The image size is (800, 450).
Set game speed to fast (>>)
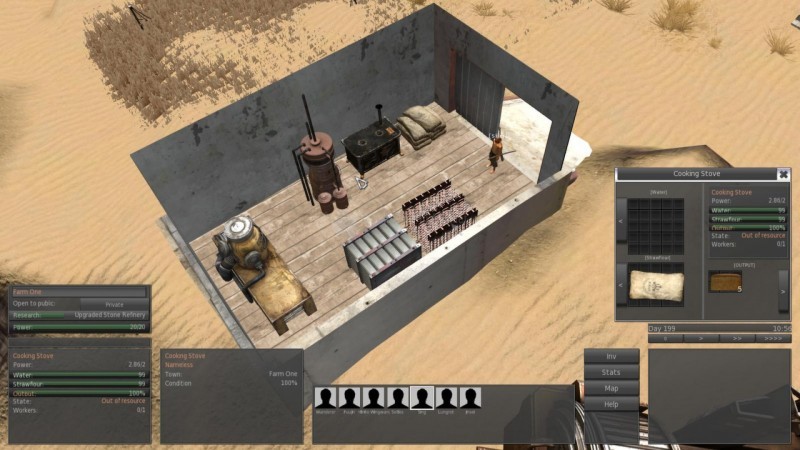coord(737,340)
